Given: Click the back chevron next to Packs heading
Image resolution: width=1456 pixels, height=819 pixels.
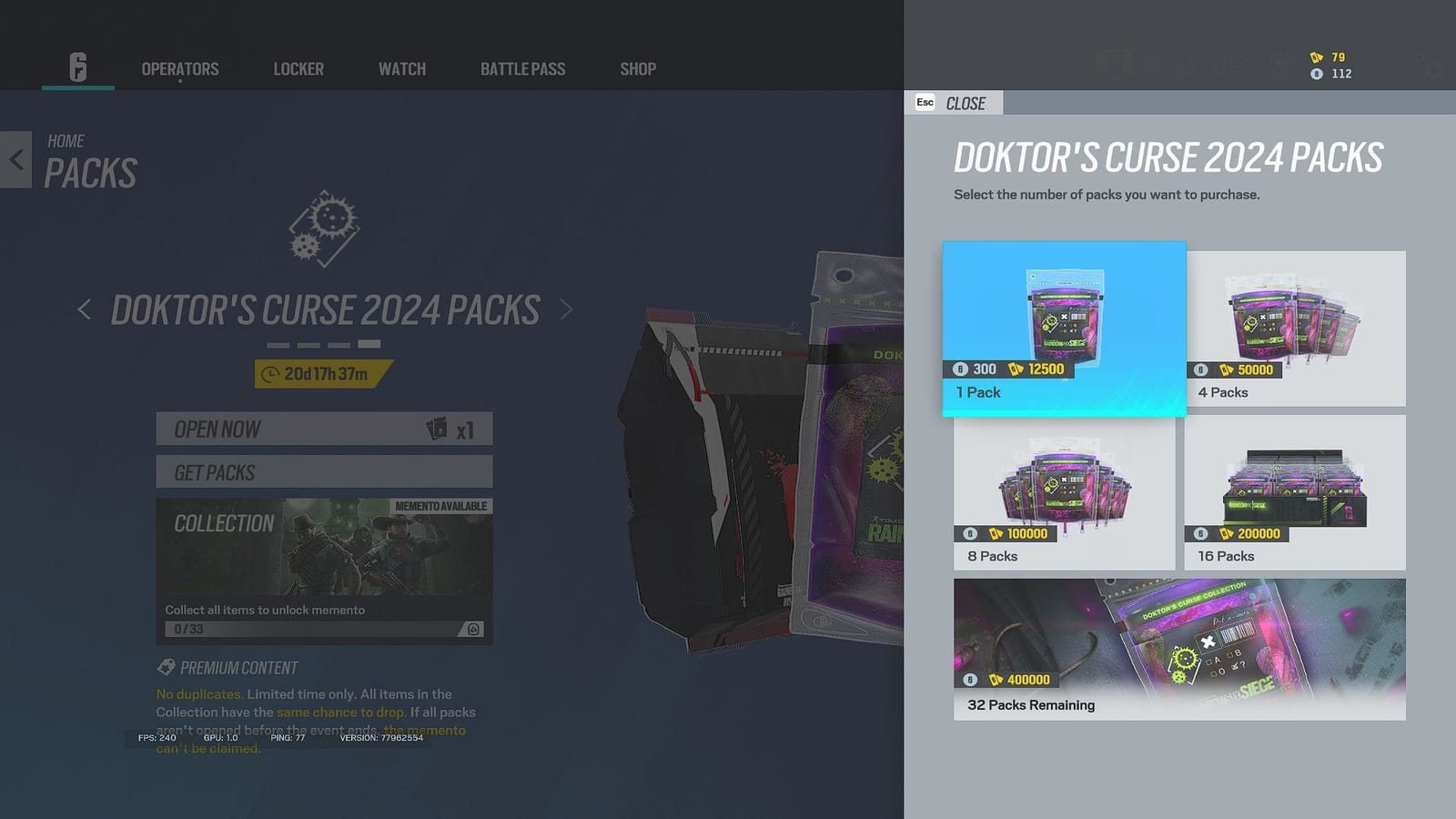Looking at the screenshot, I should [16, 159].
